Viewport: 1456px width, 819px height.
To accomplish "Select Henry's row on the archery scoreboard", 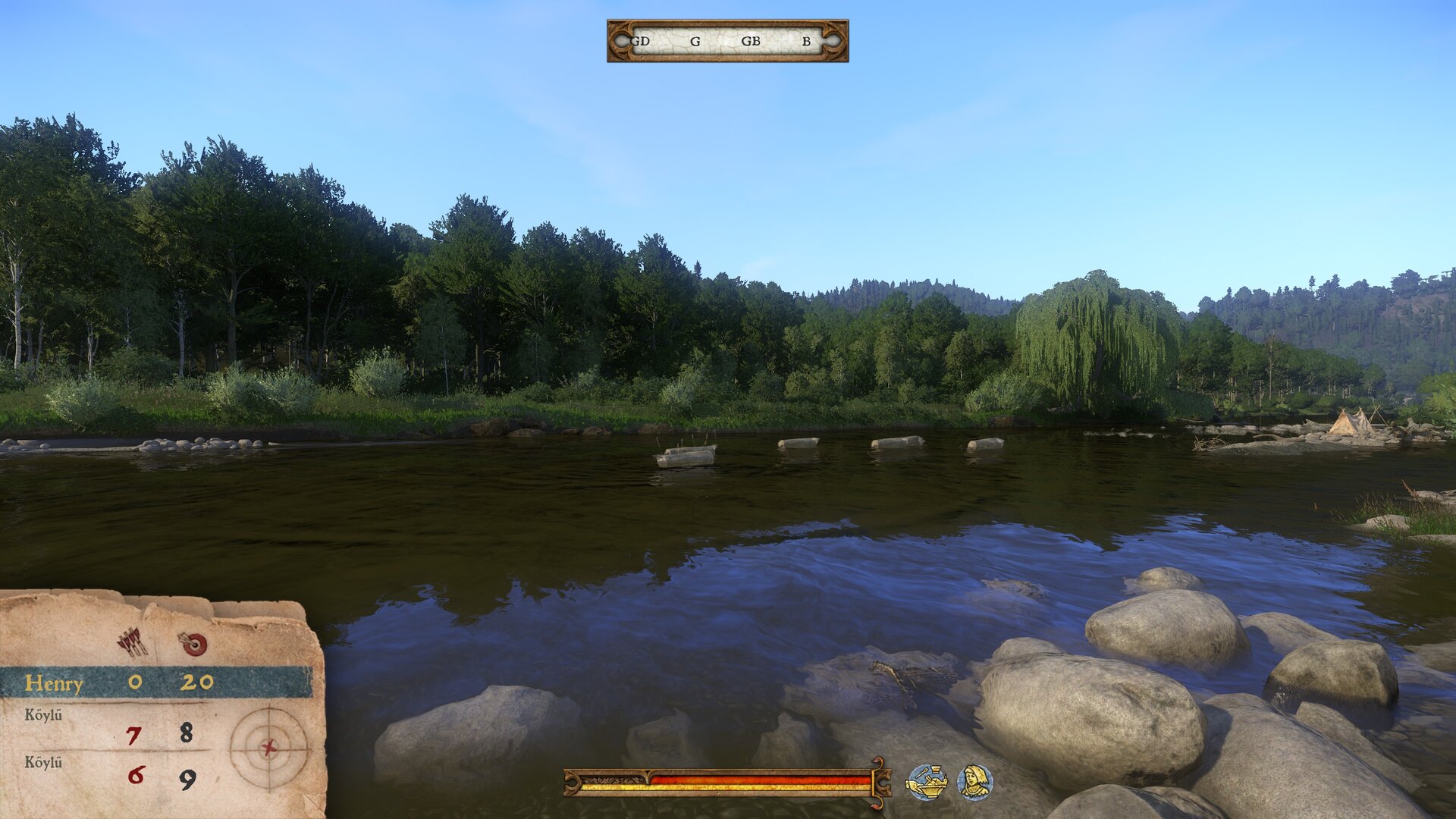I will [155, 682].
